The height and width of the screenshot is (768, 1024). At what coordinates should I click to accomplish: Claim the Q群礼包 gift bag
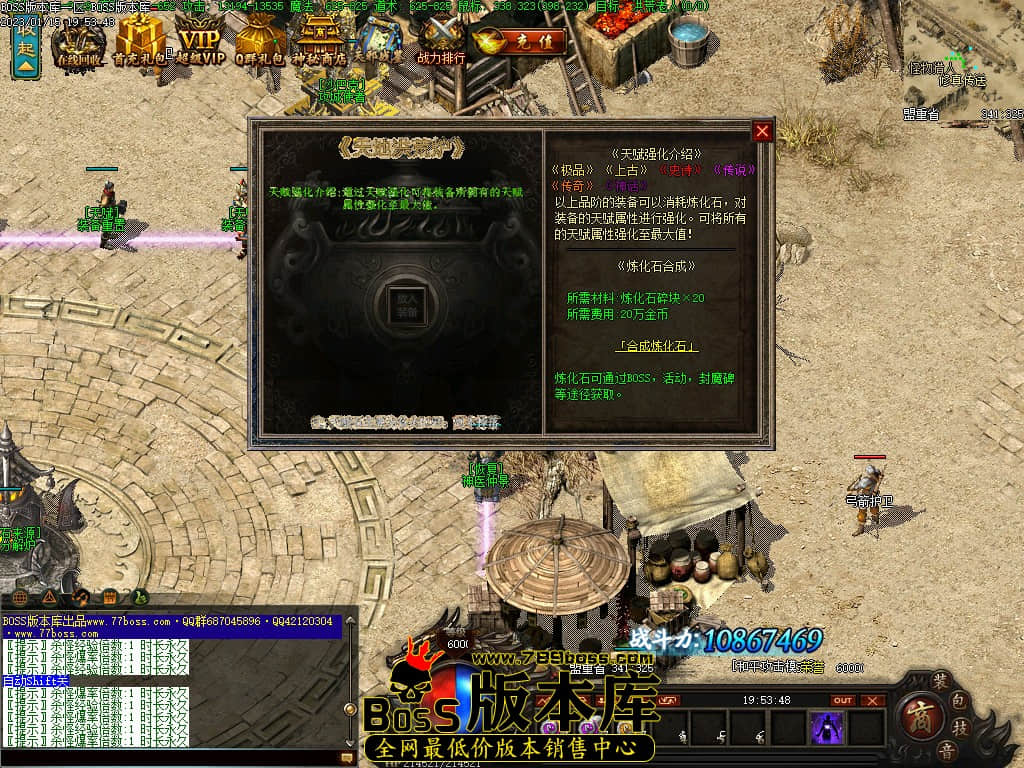tap(260, 42)
